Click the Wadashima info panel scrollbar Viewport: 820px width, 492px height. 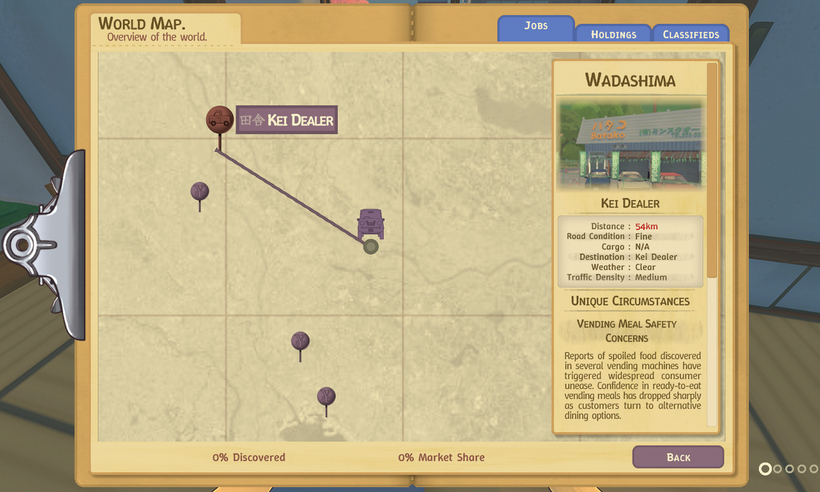(712, 170)
